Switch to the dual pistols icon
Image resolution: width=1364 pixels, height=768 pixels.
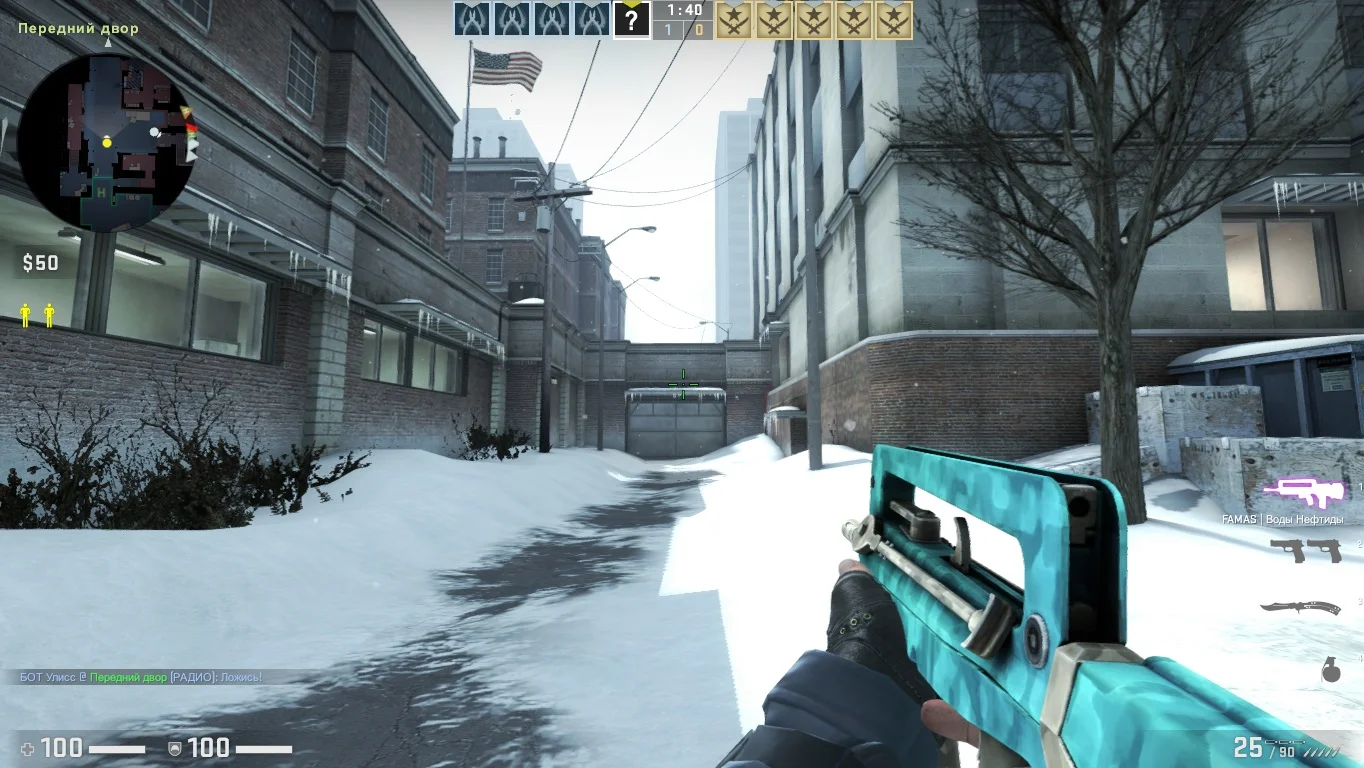point(1304,549)
